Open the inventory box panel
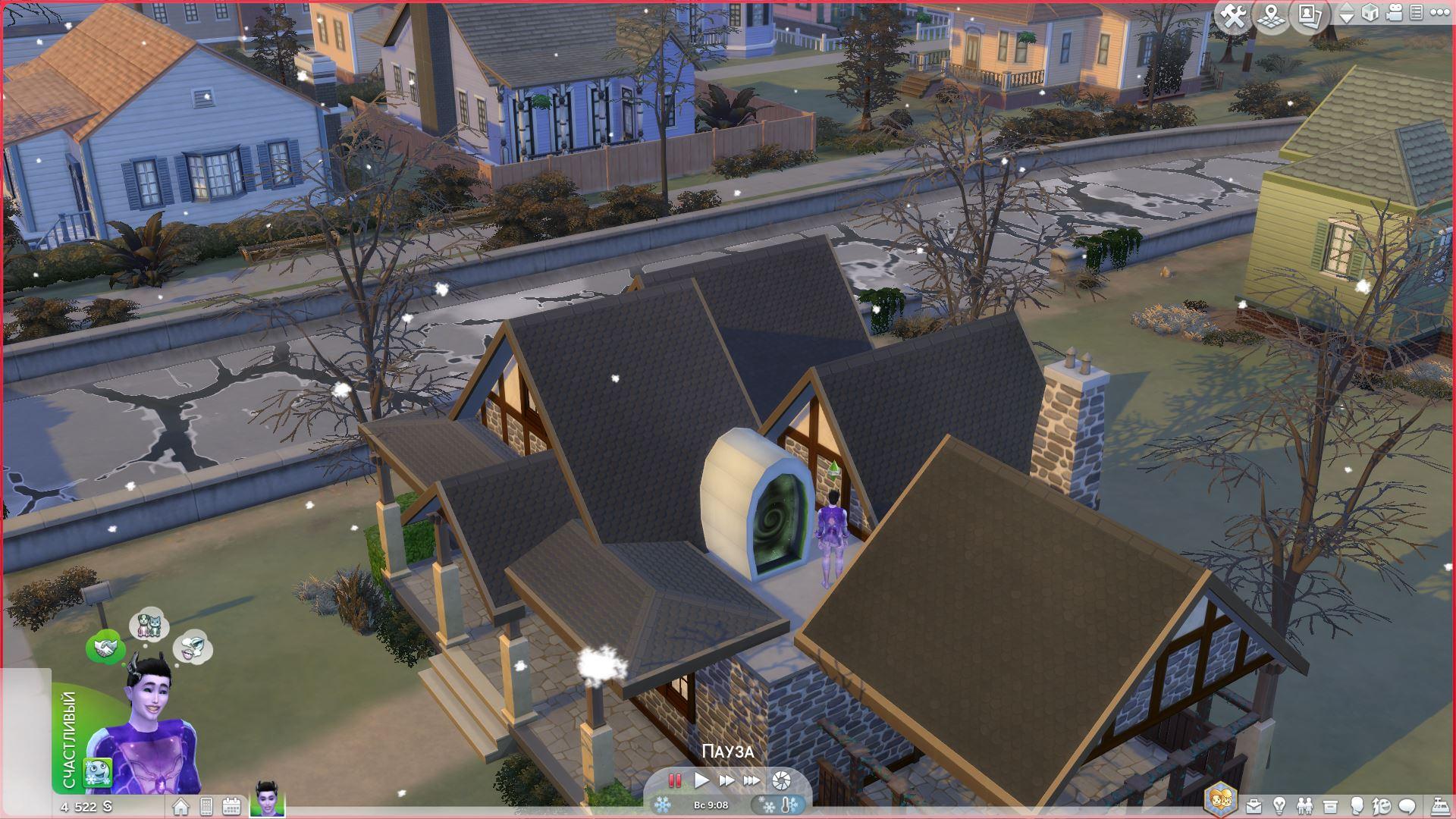 point(1330,806)
